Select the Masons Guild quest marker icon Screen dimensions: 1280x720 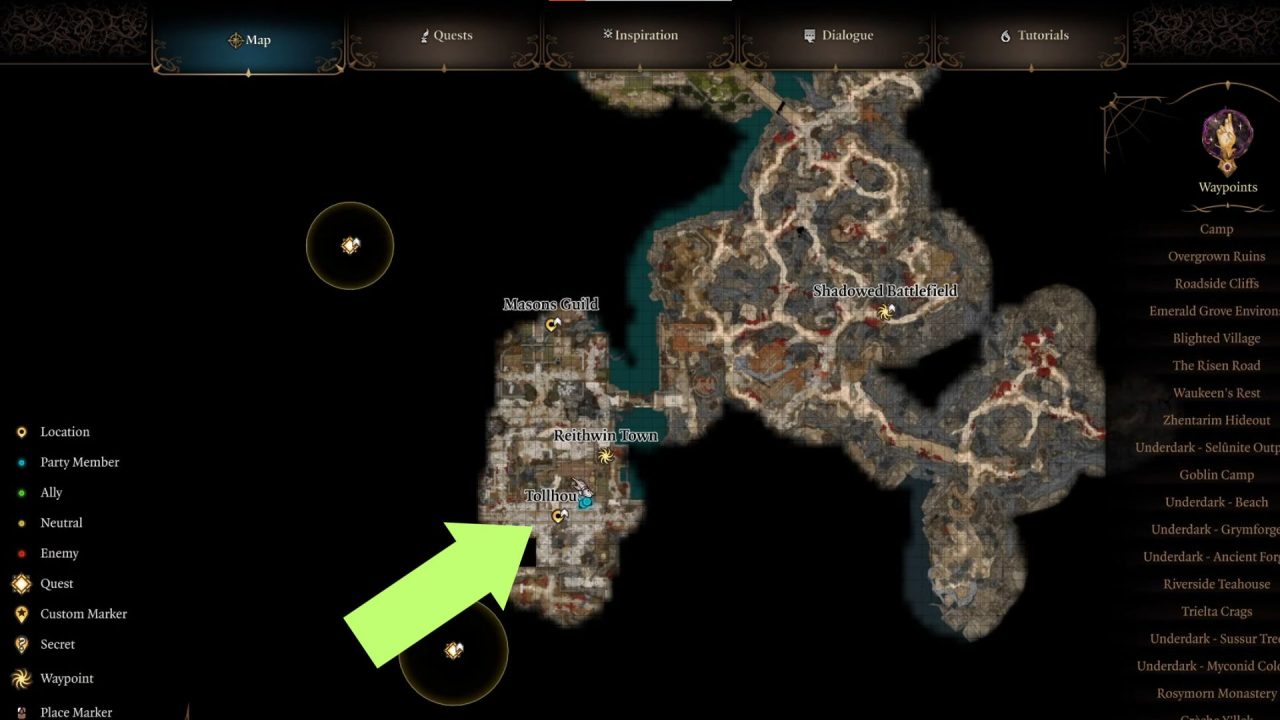[552, 322]
